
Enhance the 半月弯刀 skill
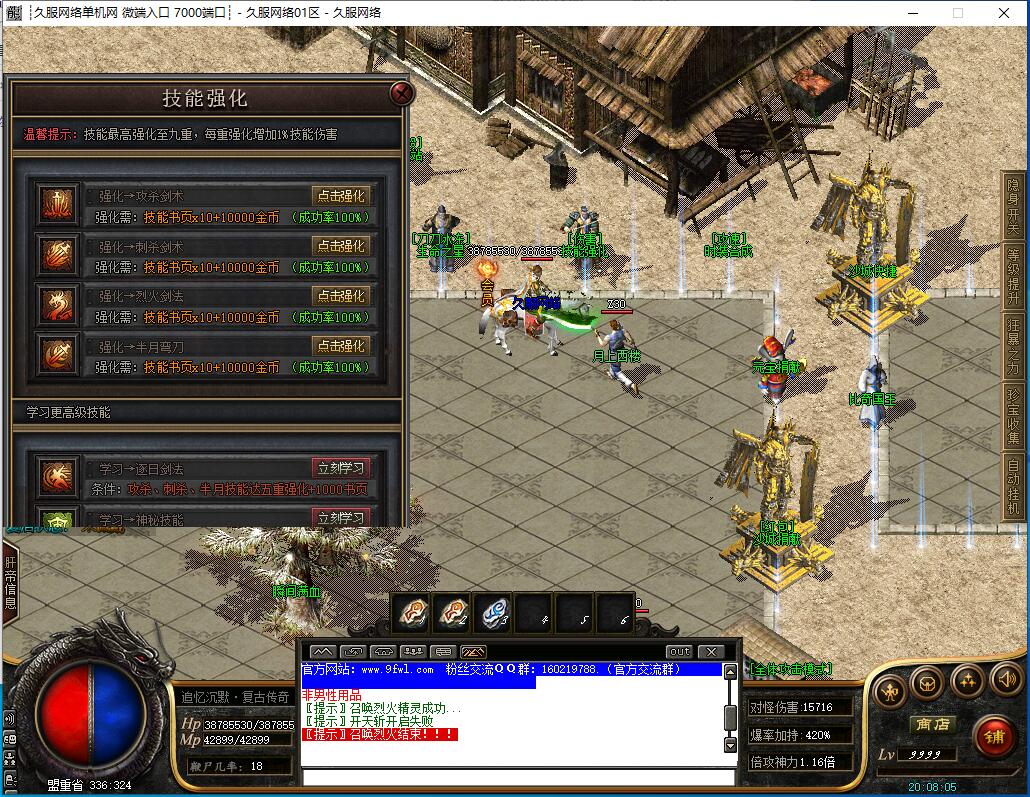340,346
